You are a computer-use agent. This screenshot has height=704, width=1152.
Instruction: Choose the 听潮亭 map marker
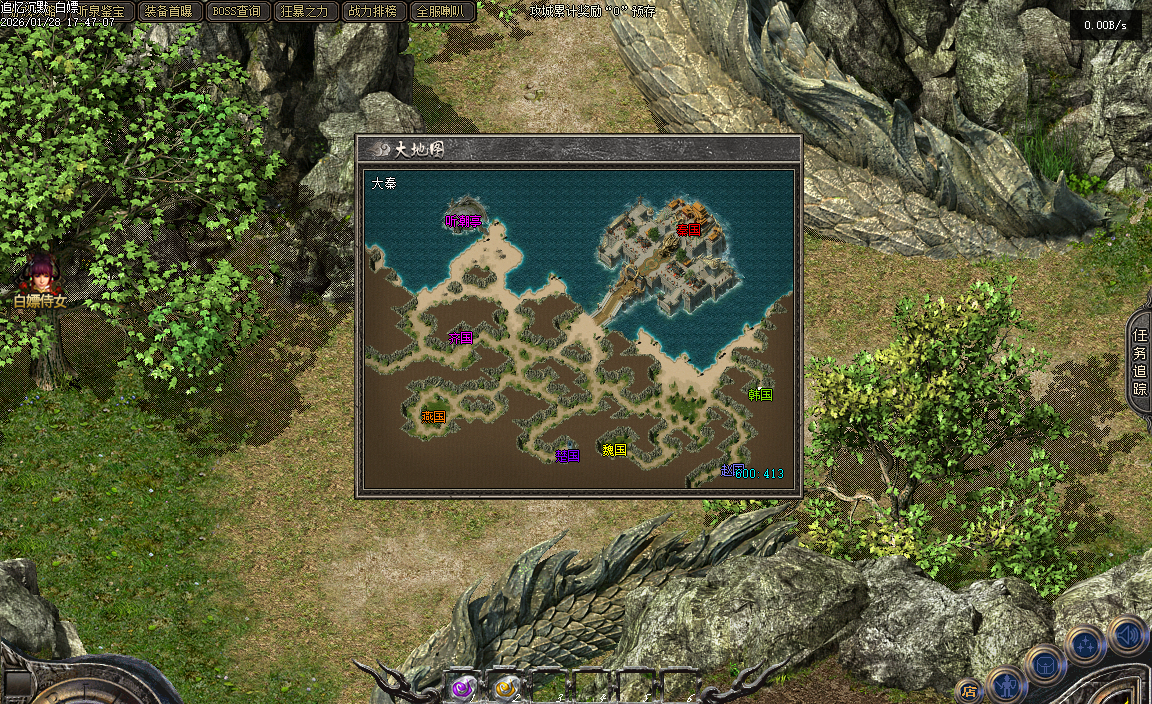(462, 221)
